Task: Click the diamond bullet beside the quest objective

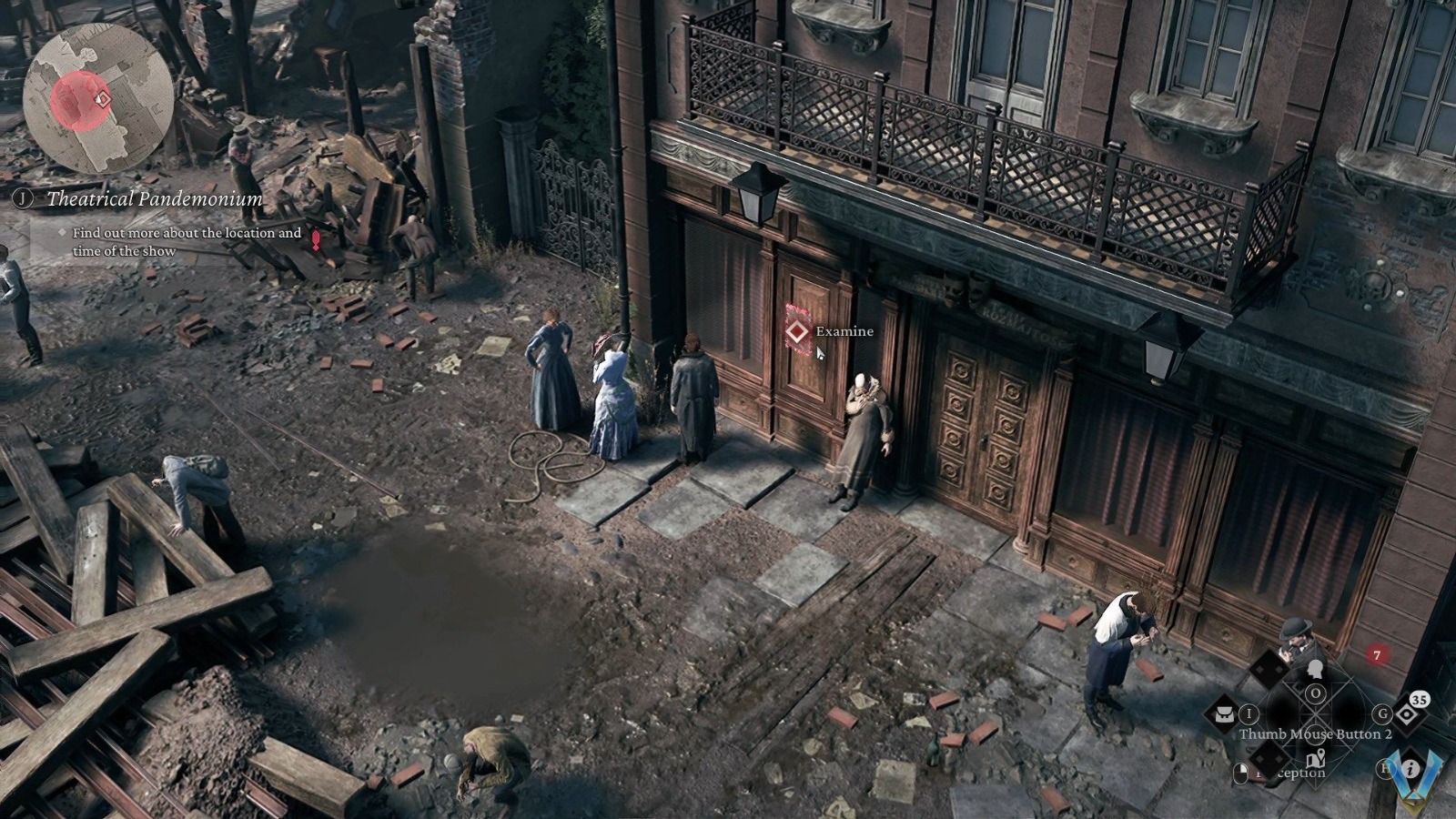Action: pyautogui.click(x=63, y=232)
